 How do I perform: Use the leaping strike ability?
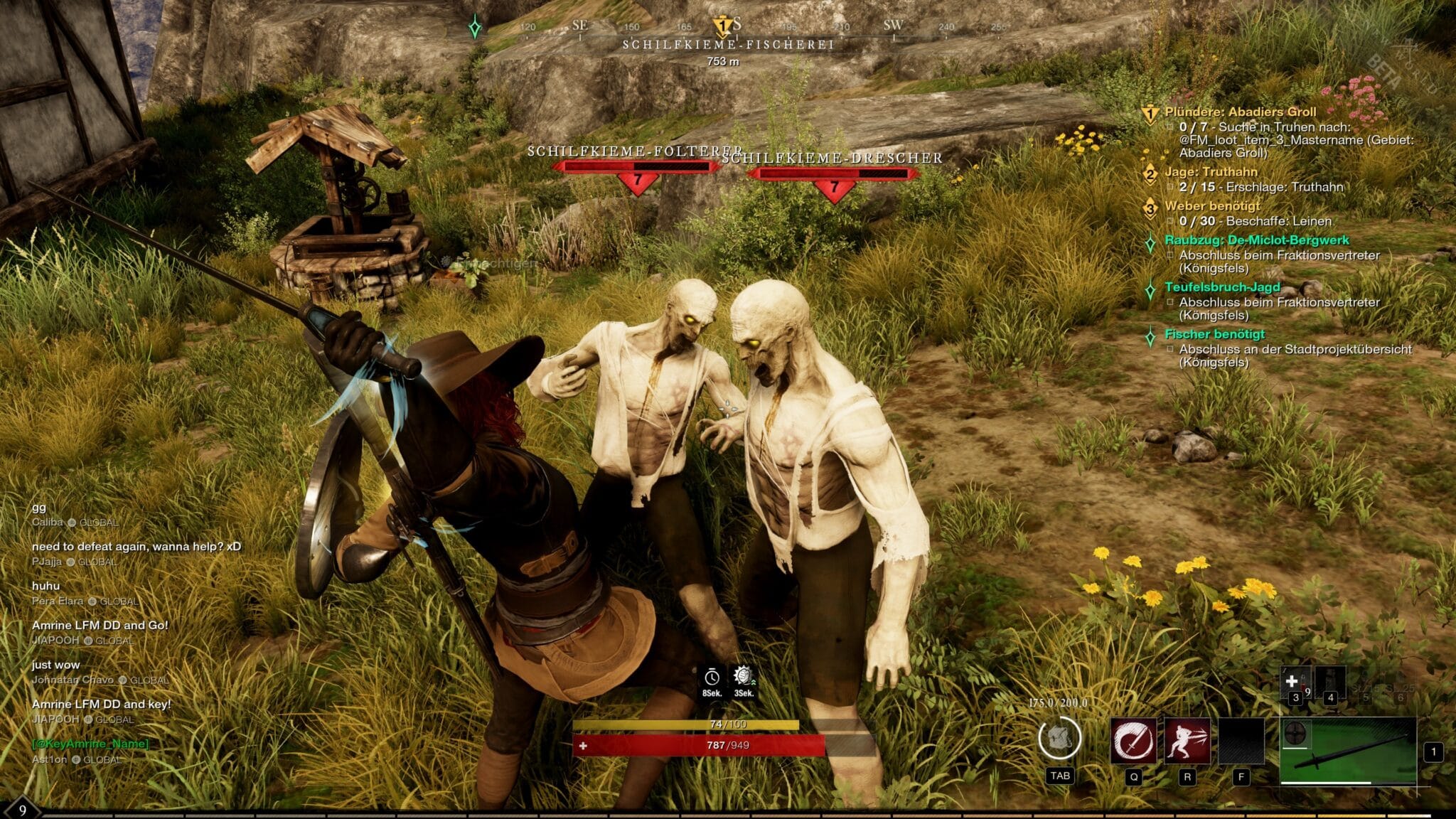(x=1187, y=740)
